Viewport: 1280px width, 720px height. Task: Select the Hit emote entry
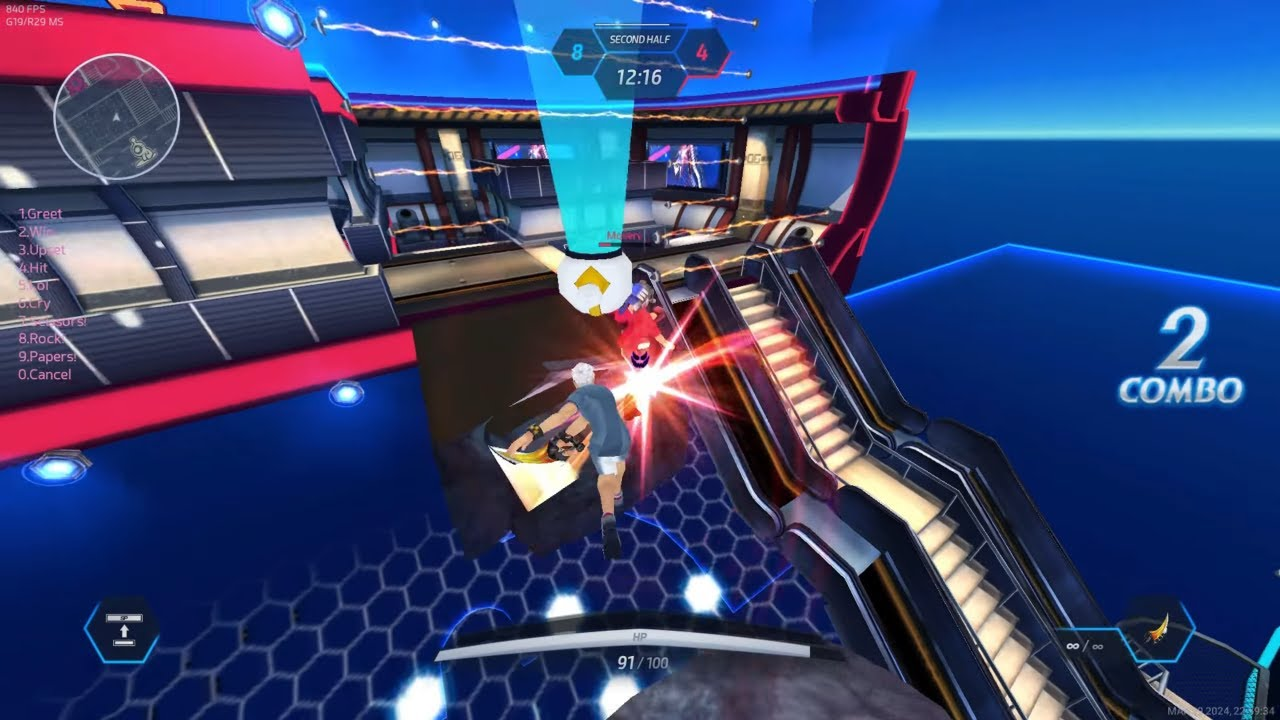33,268
